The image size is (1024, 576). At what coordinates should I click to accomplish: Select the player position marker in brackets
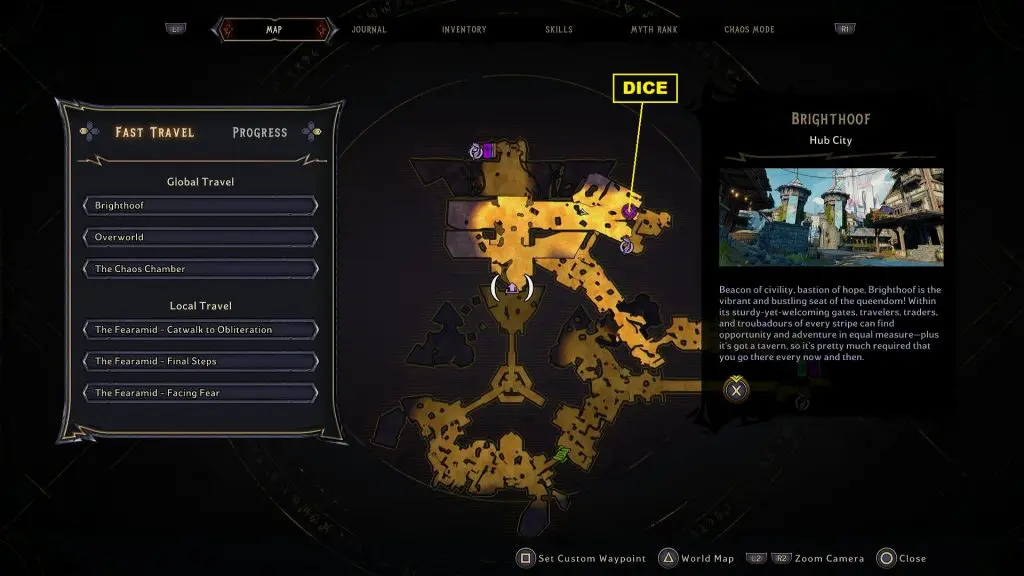point(512,288)
